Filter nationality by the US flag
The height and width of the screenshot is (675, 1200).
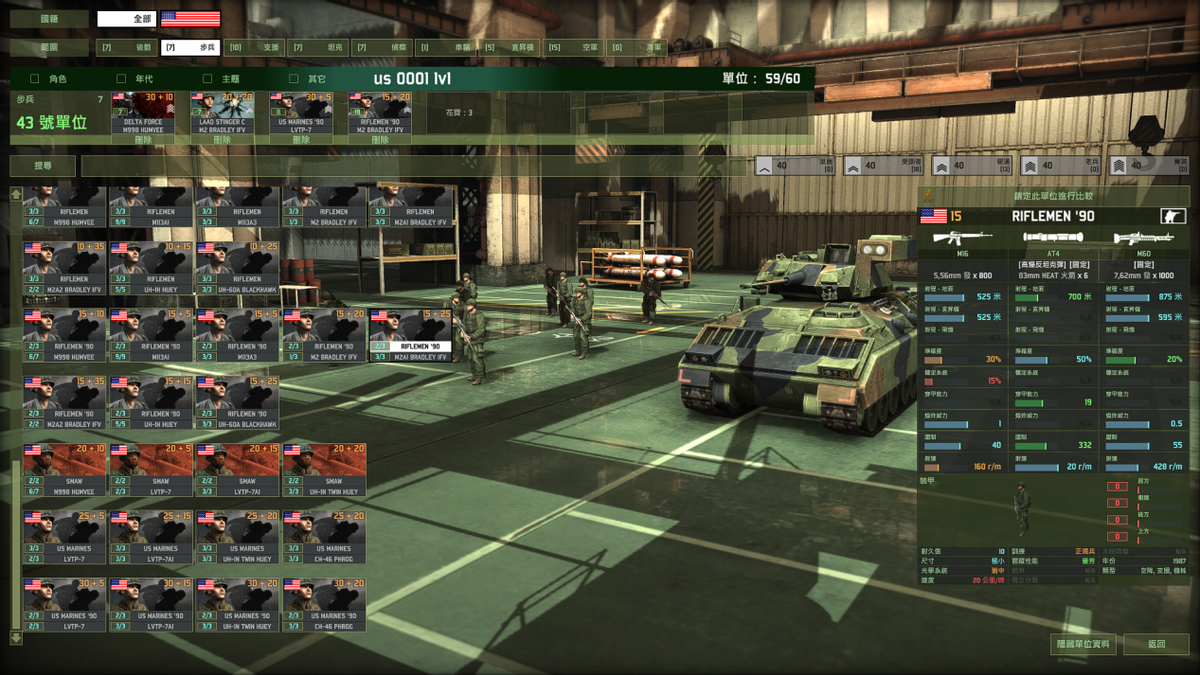point(190,19)
